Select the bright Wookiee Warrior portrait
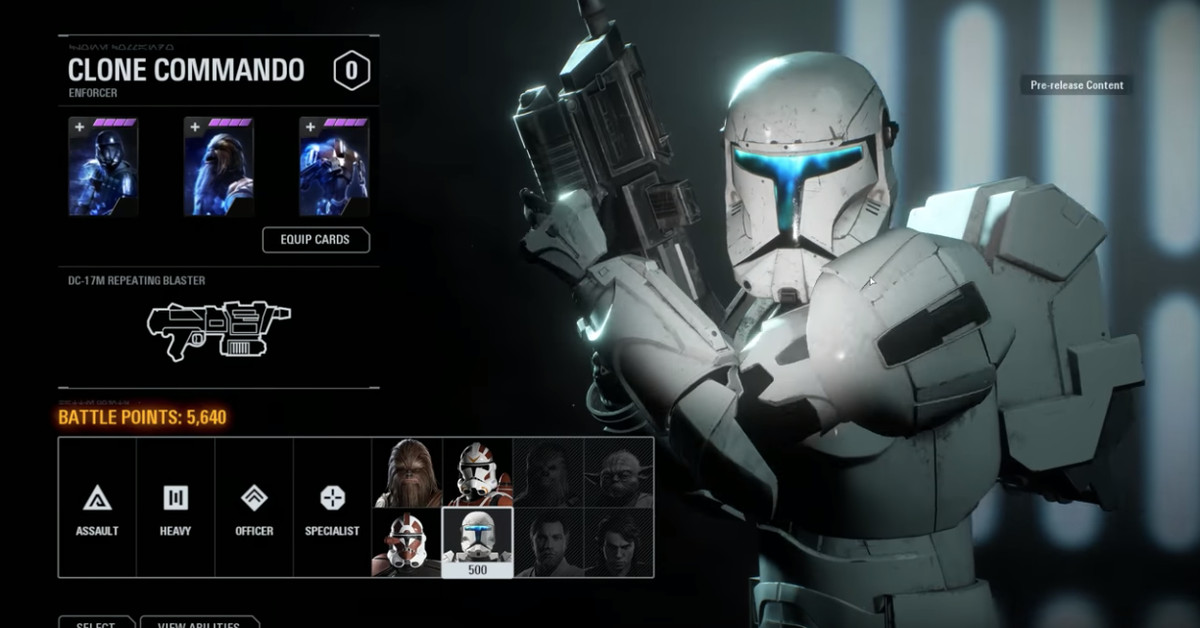The image size is (1200, 628). [407, 472]
